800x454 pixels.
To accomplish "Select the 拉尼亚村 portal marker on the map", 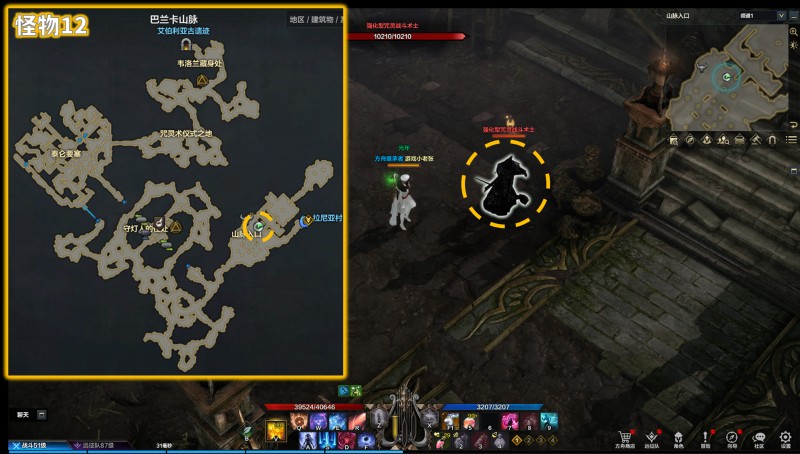I will (x=305, y=220).
